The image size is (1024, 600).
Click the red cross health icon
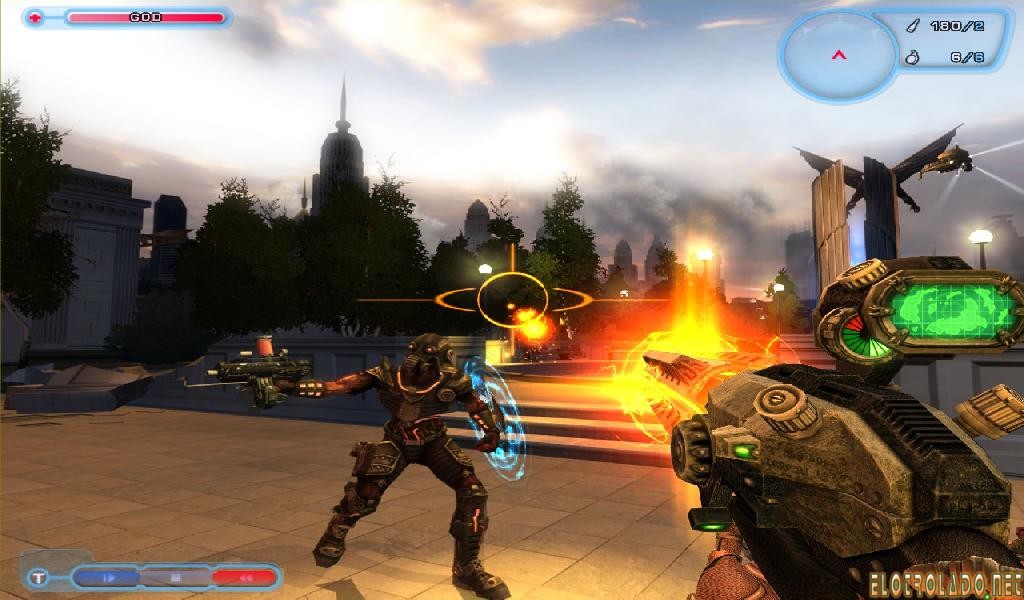pos(37,17)
